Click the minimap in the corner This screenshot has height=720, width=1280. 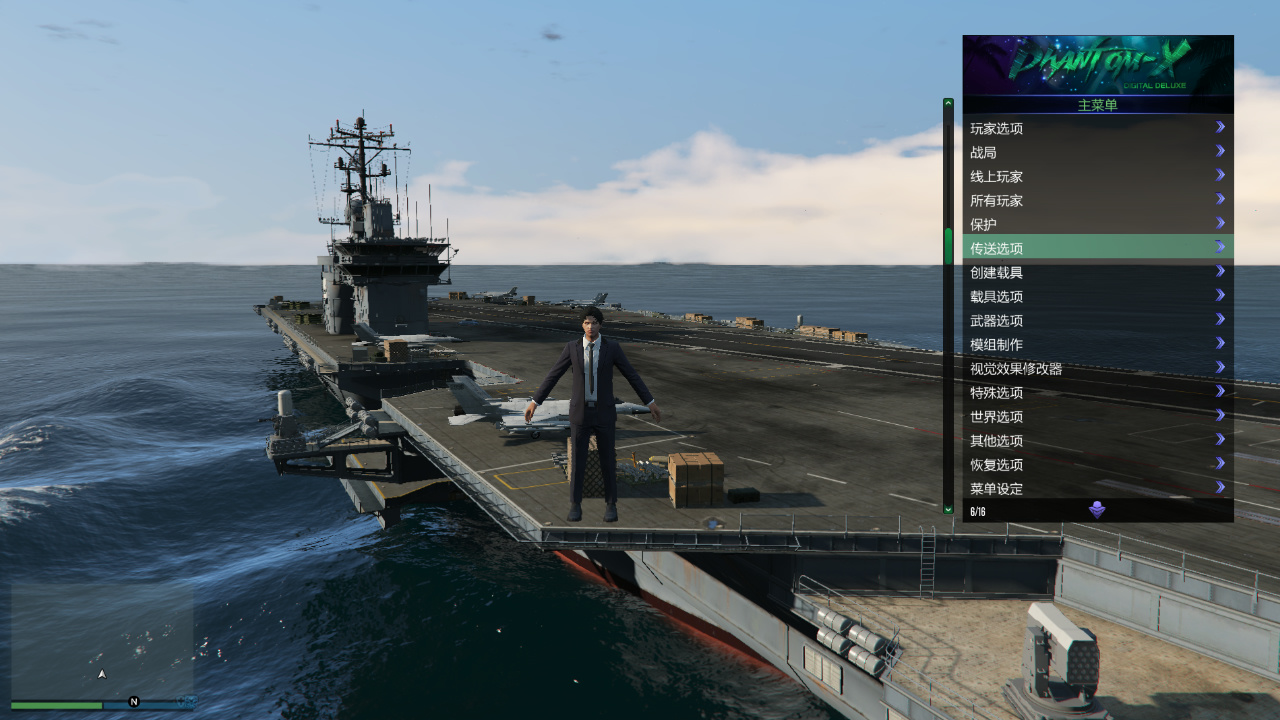pos(102,640)
